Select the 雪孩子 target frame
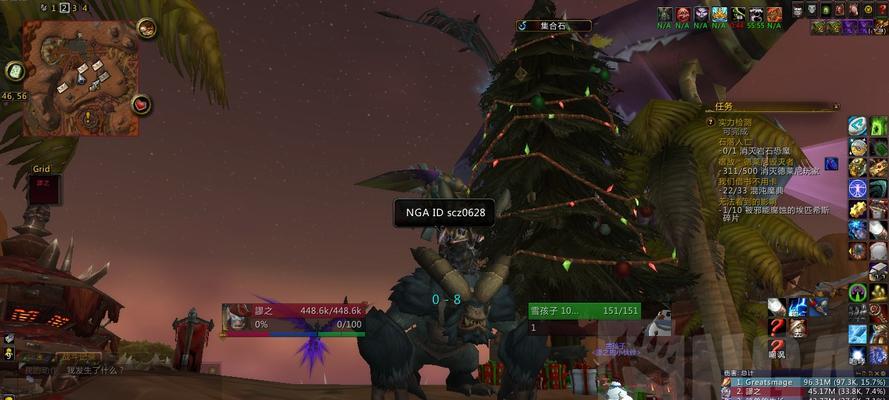The width and height of the screenshot is (889, 400). coord(583,312)
